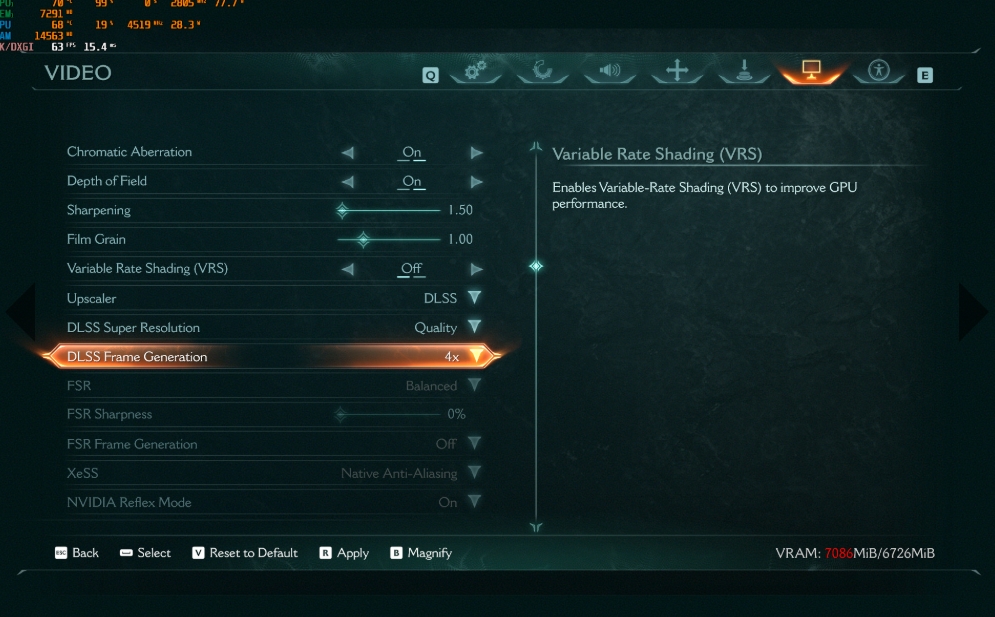
Task: Select the accessibility figure tab
Action: pyautogui.click(x=879, y=71)
